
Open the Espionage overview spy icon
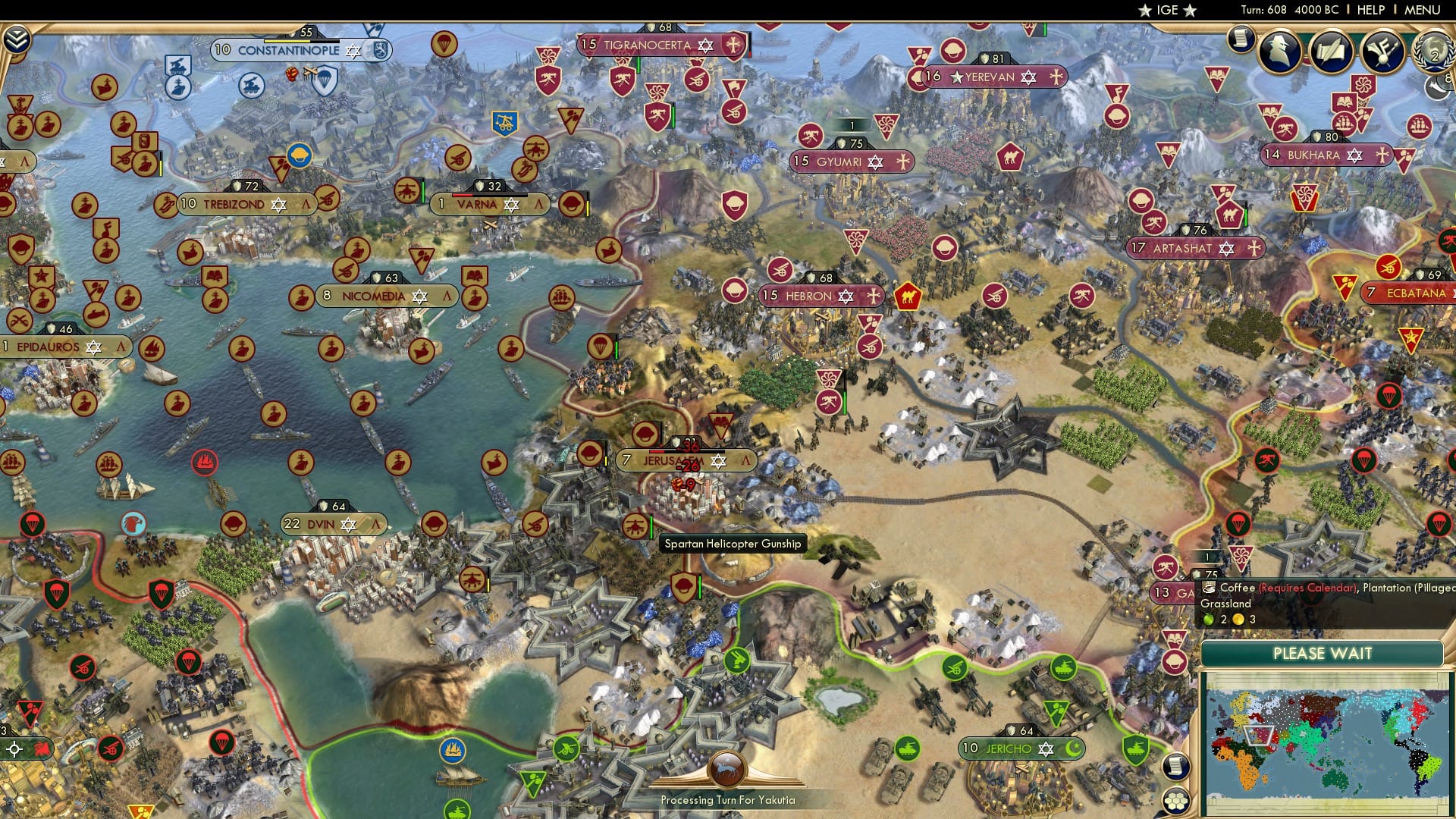(1279, 52)
